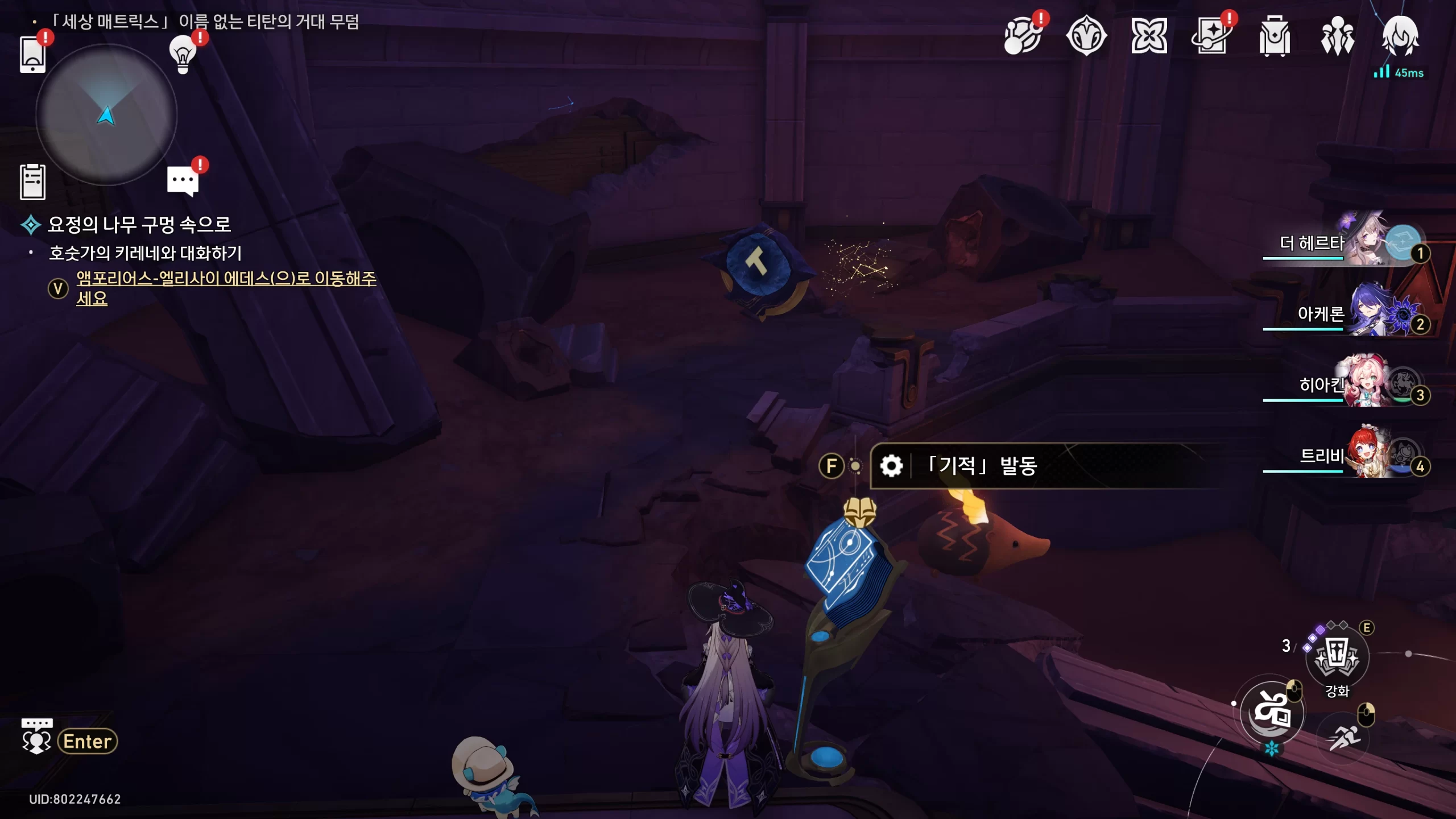Open the team lineup icon
Viewport: 1456px width, 819px height.
(x=1337, y=36)
